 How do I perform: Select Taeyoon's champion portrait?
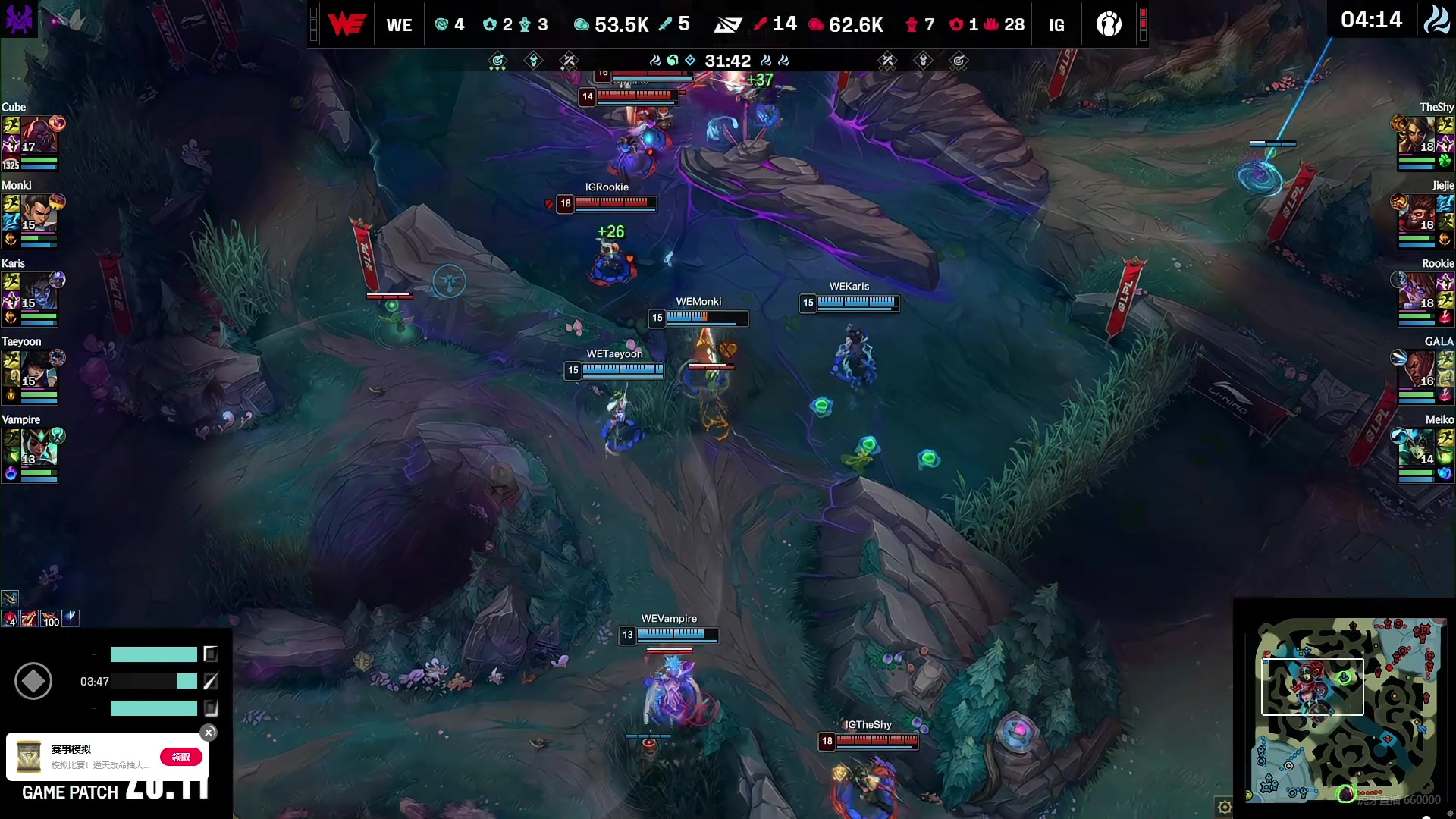tap(38, 371)
